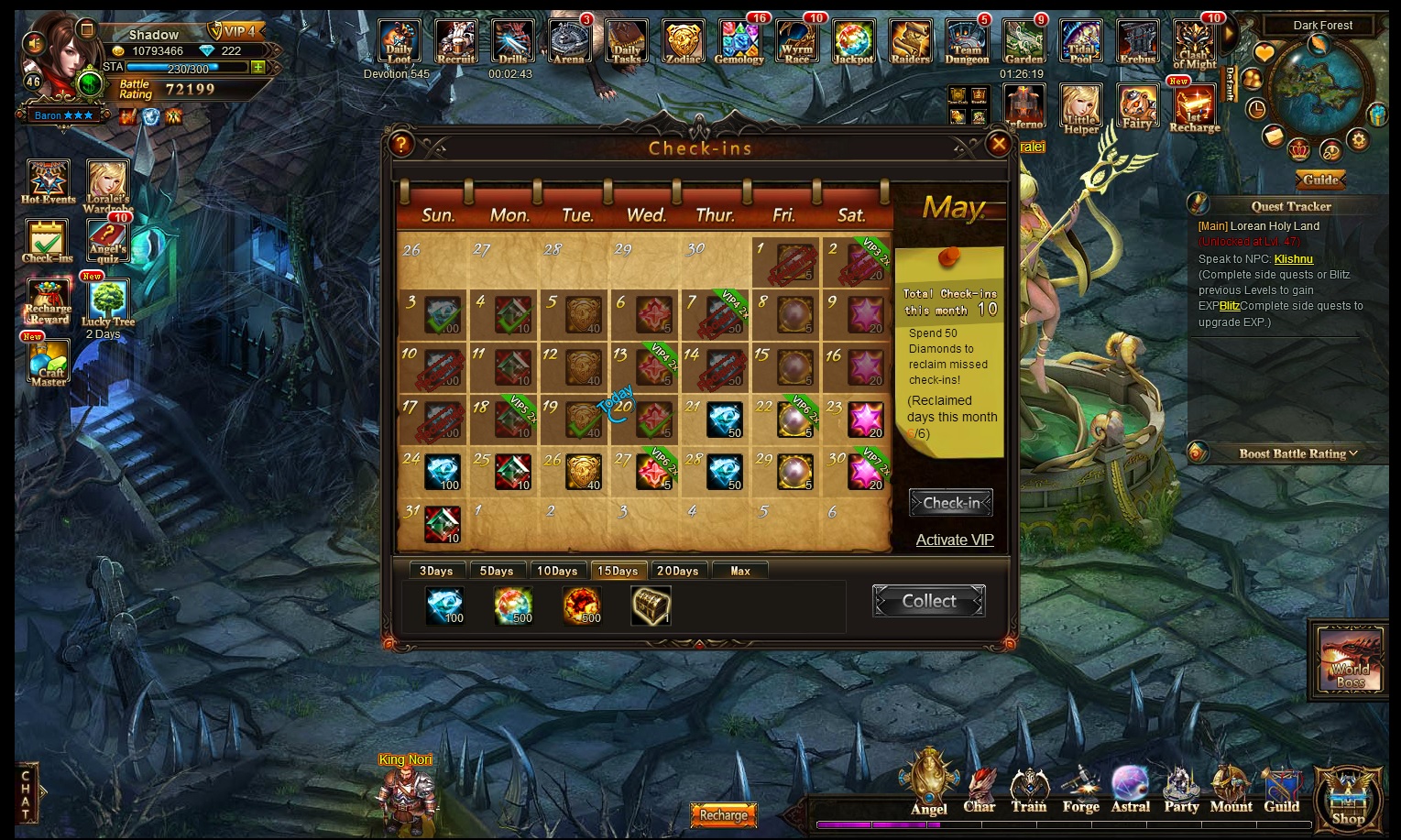
Task: Open the Hot Events icon
Action: tap(48, 182)
